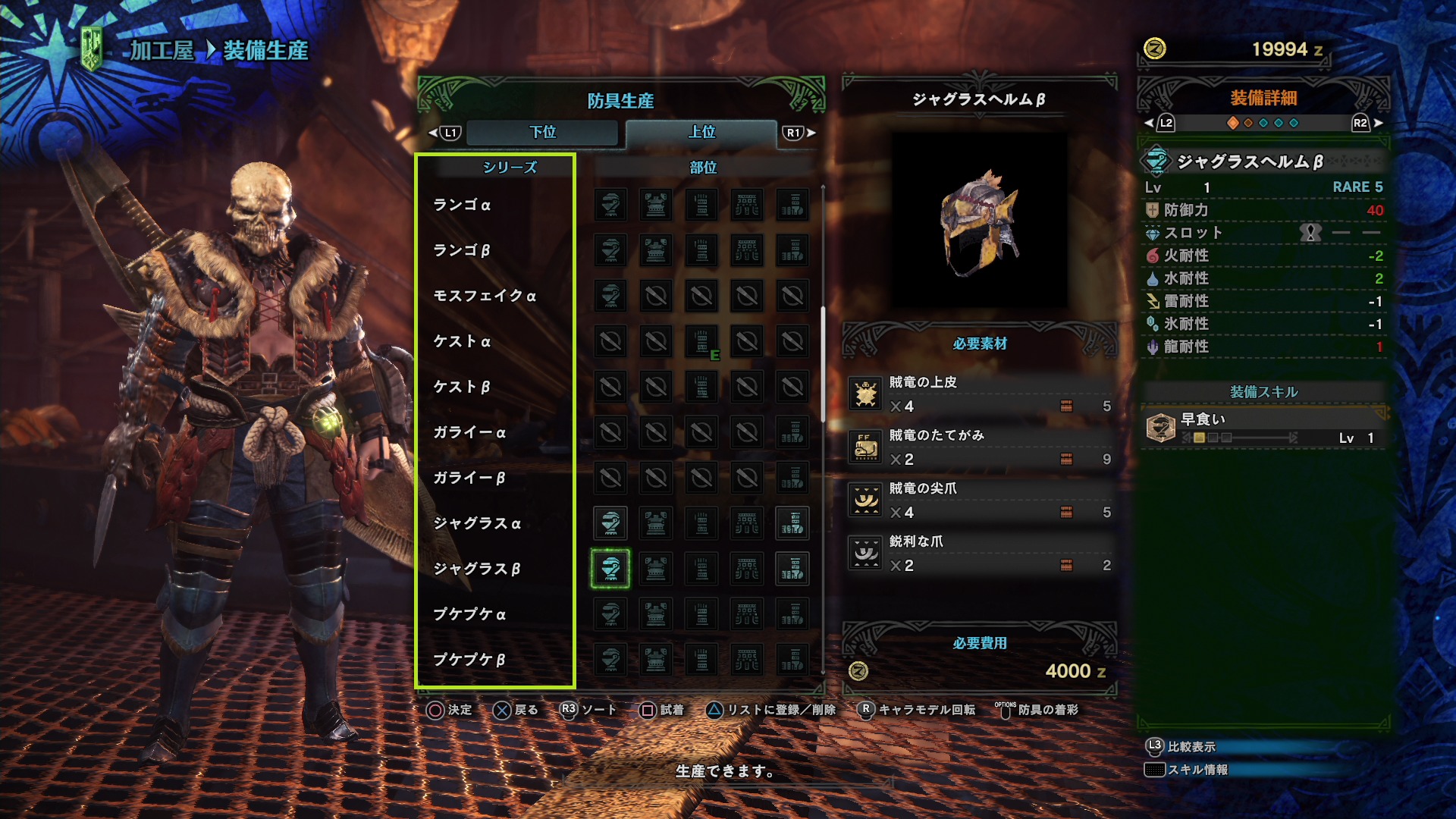The image size is (1456, 819).
Task: Click the ジャグラスヘルムβ preview thumbnail
Action: click(979, 221)
